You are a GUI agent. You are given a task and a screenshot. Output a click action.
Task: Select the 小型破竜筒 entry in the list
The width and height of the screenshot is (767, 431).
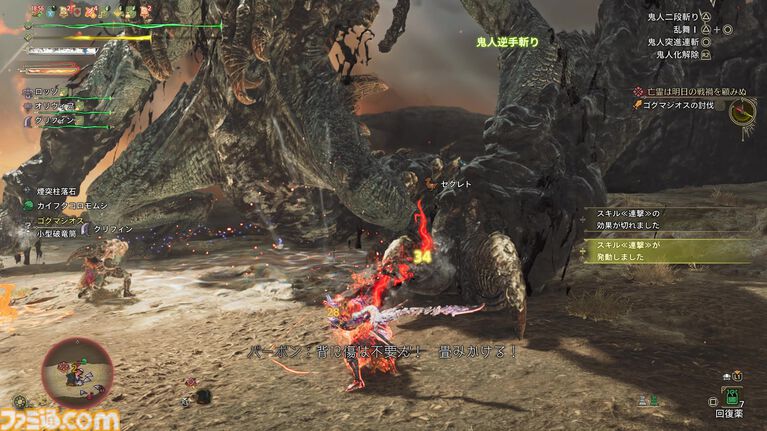coord(58,231)
